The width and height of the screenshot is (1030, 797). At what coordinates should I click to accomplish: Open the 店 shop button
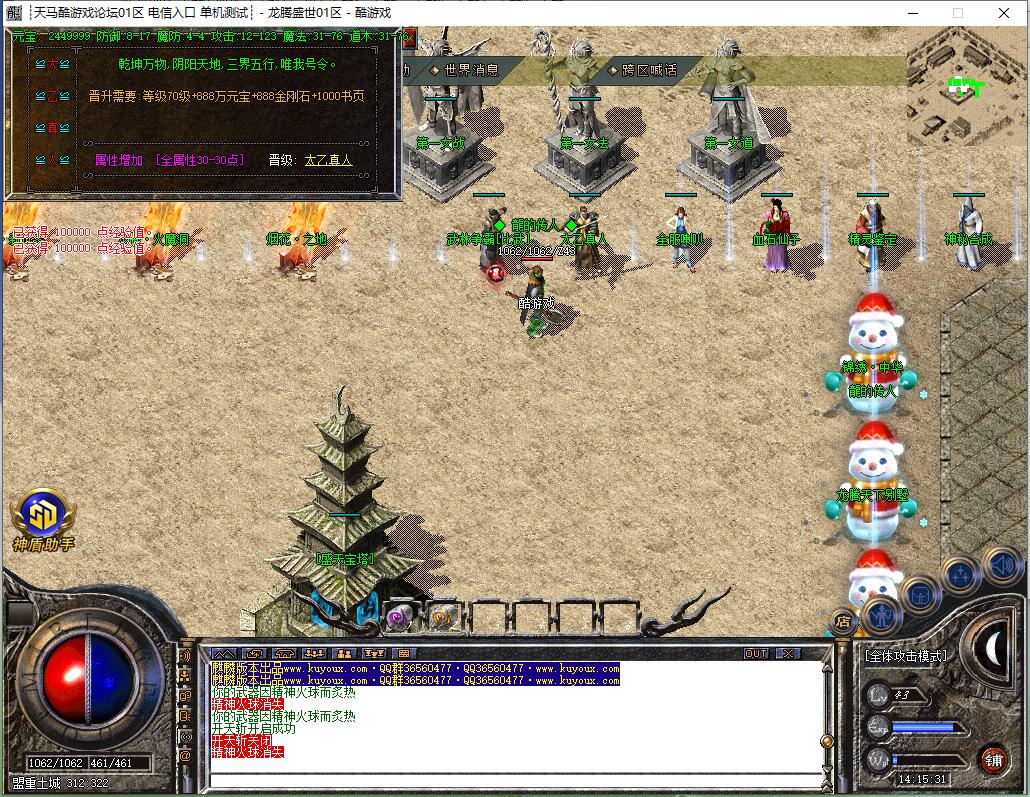[x=842, y=622]
